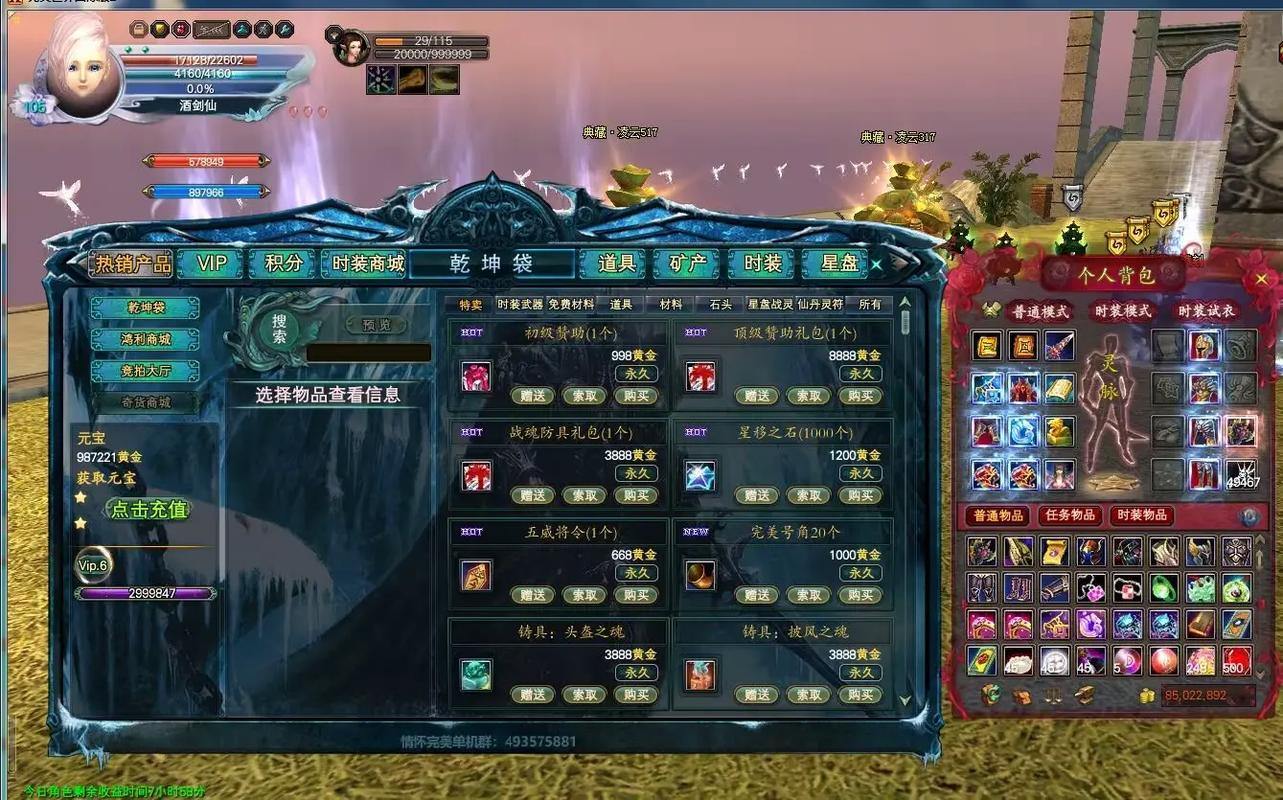Image resolution: width=1283 pixels, height=800 pixels.
Task: Click 购买 for the 初级赞助 package
Action: [635, 396]
